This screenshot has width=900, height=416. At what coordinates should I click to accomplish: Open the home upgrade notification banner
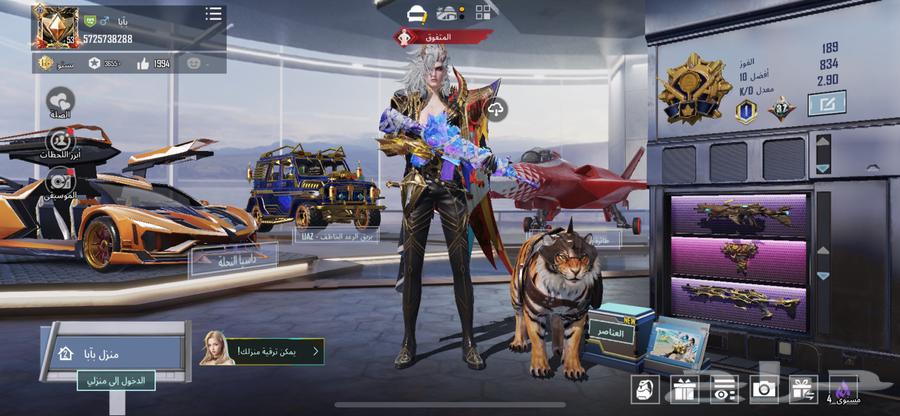pyautogui.click(x=264, y=350)
